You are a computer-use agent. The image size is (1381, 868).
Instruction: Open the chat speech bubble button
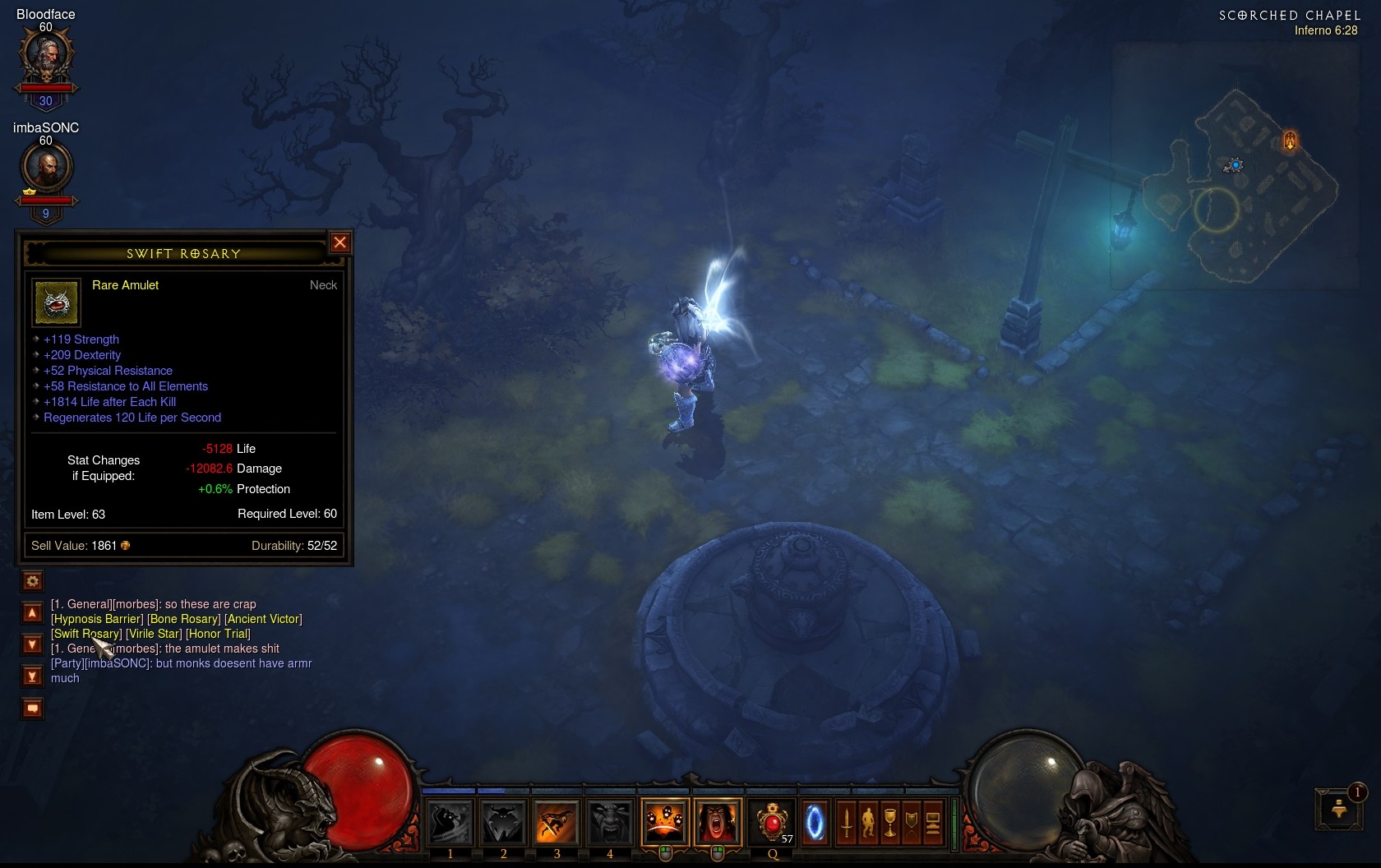coord(32,709)
